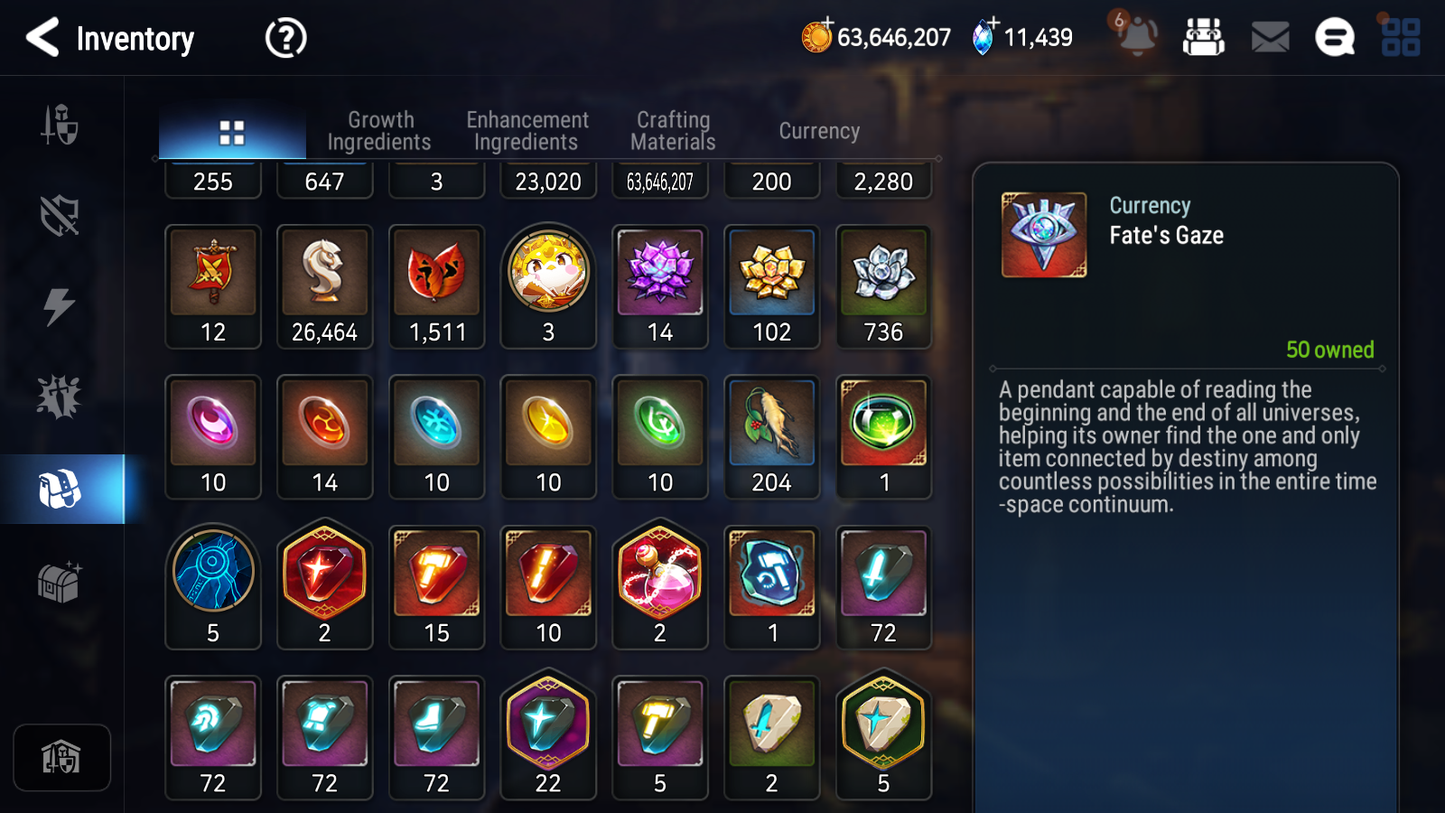The height and width of the screenshot is (813, 1445).
Task: Switch to the Growth Ingredients tab
Action: click(380, 130)
